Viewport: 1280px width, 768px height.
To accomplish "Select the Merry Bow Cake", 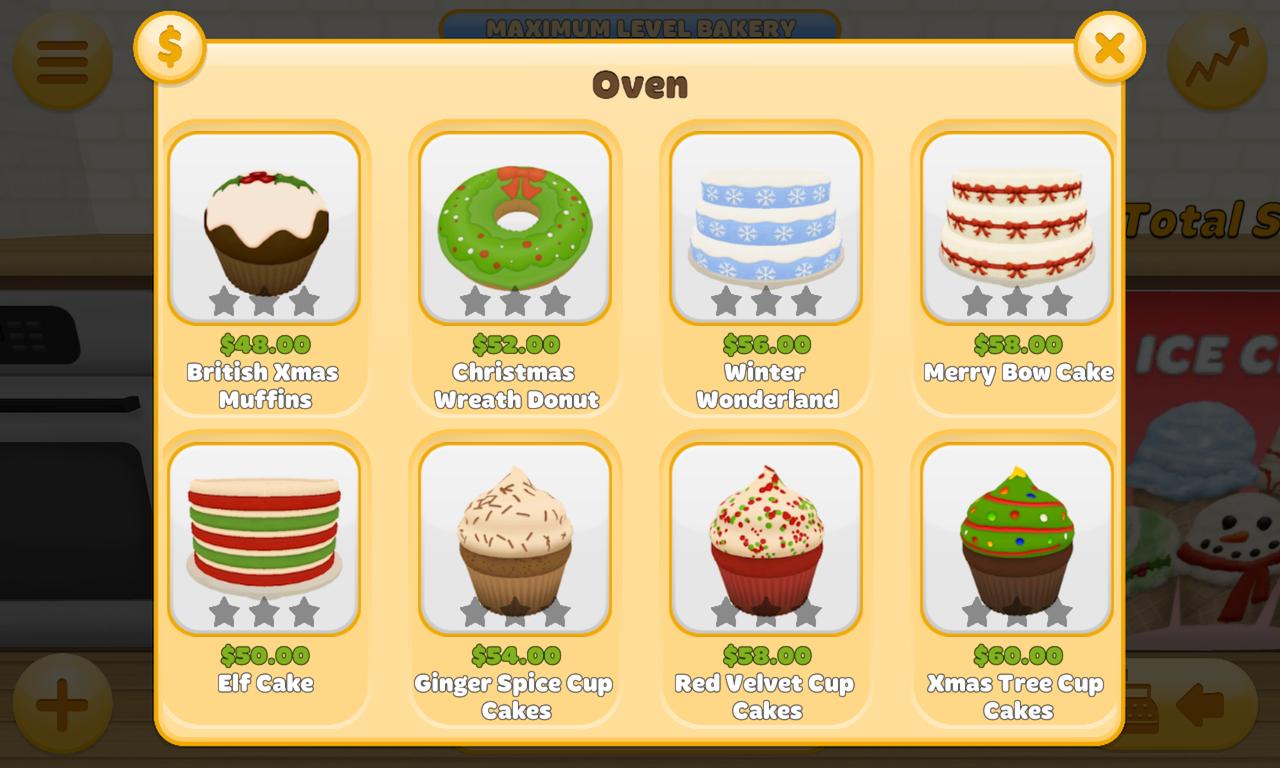I will tap(1017, 225).
